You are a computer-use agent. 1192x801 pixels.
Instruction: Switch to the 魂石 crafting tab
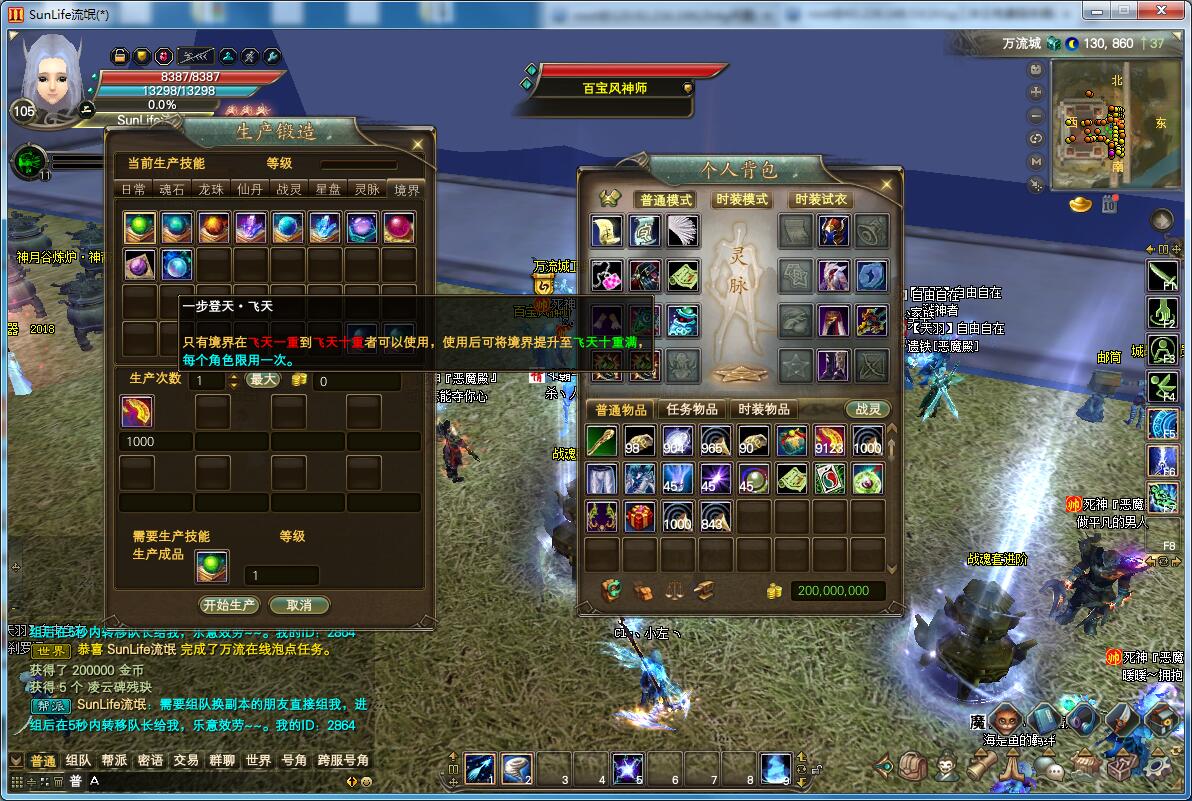(171, 189)
